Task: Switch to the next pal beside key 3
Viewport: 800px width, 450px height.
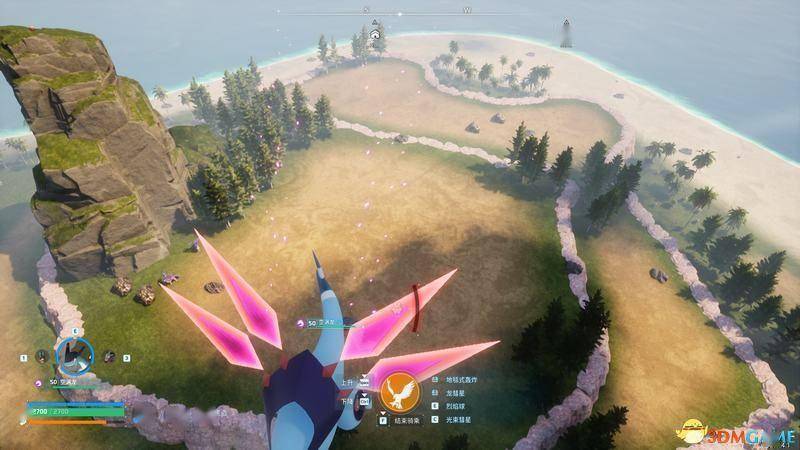Action: coord(108,355)
